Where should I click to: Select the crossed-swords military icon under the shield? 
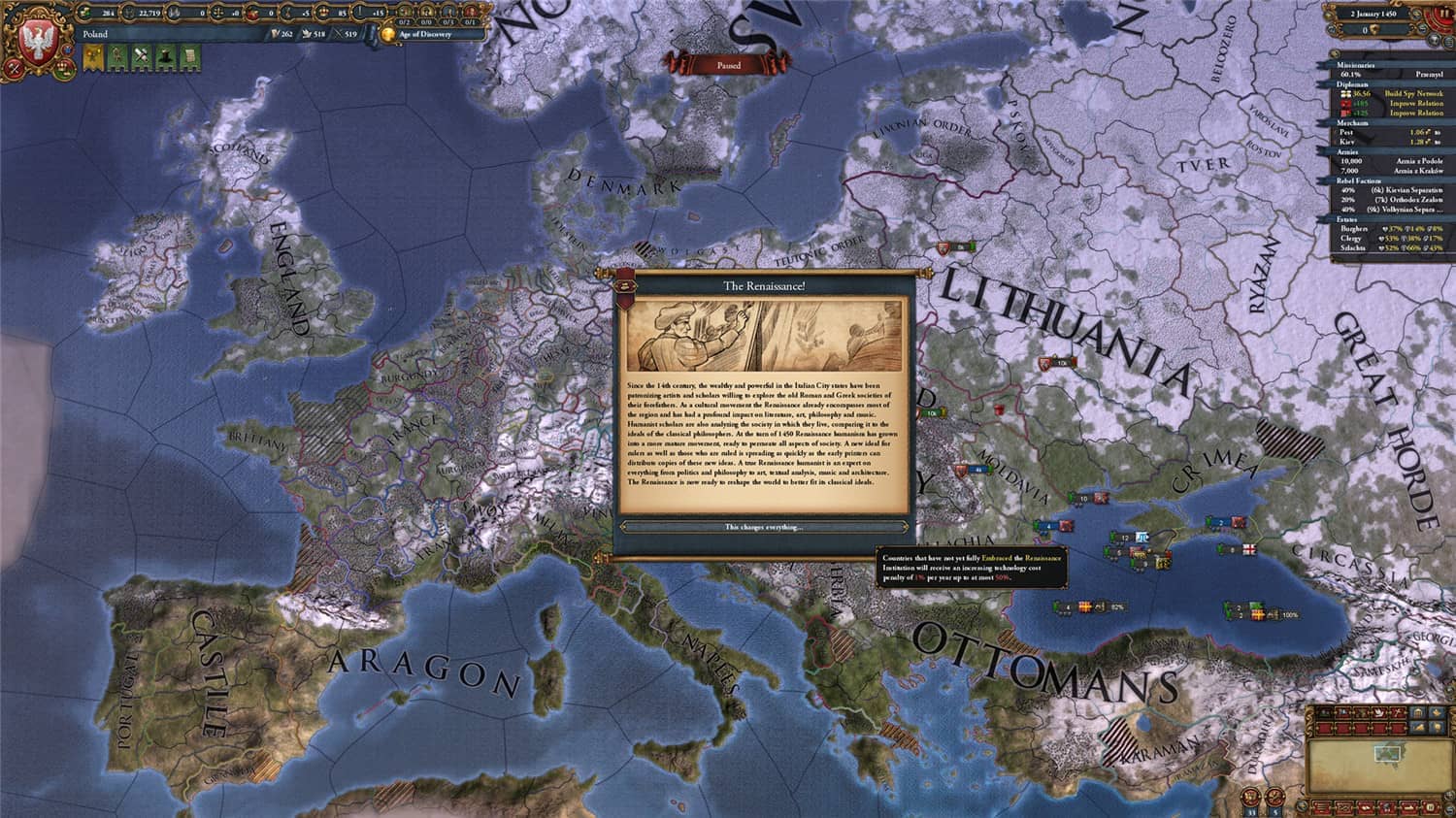coord(13,68)
